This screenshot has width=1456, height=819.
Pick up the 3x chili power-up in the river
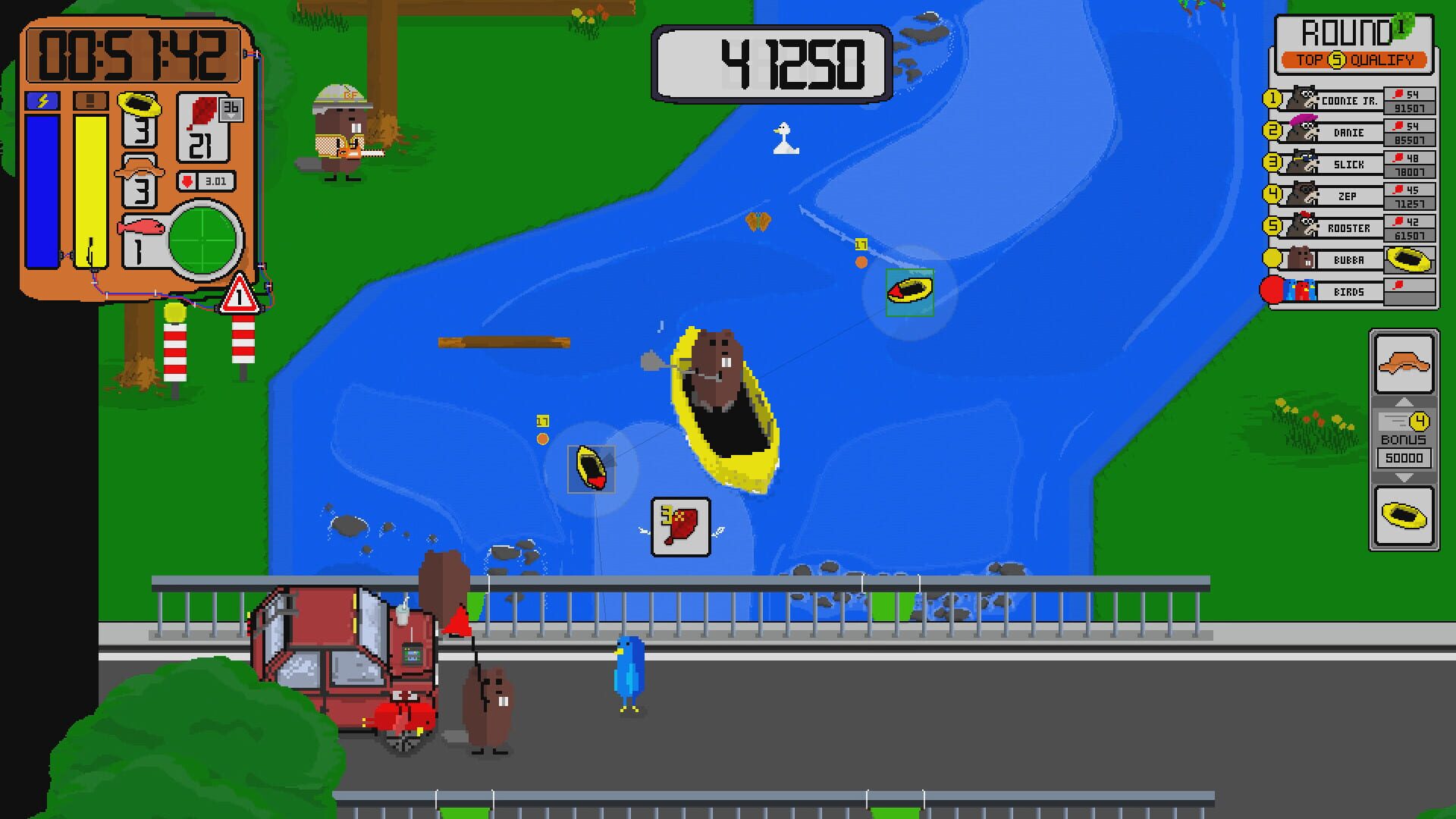click(679, 527)
